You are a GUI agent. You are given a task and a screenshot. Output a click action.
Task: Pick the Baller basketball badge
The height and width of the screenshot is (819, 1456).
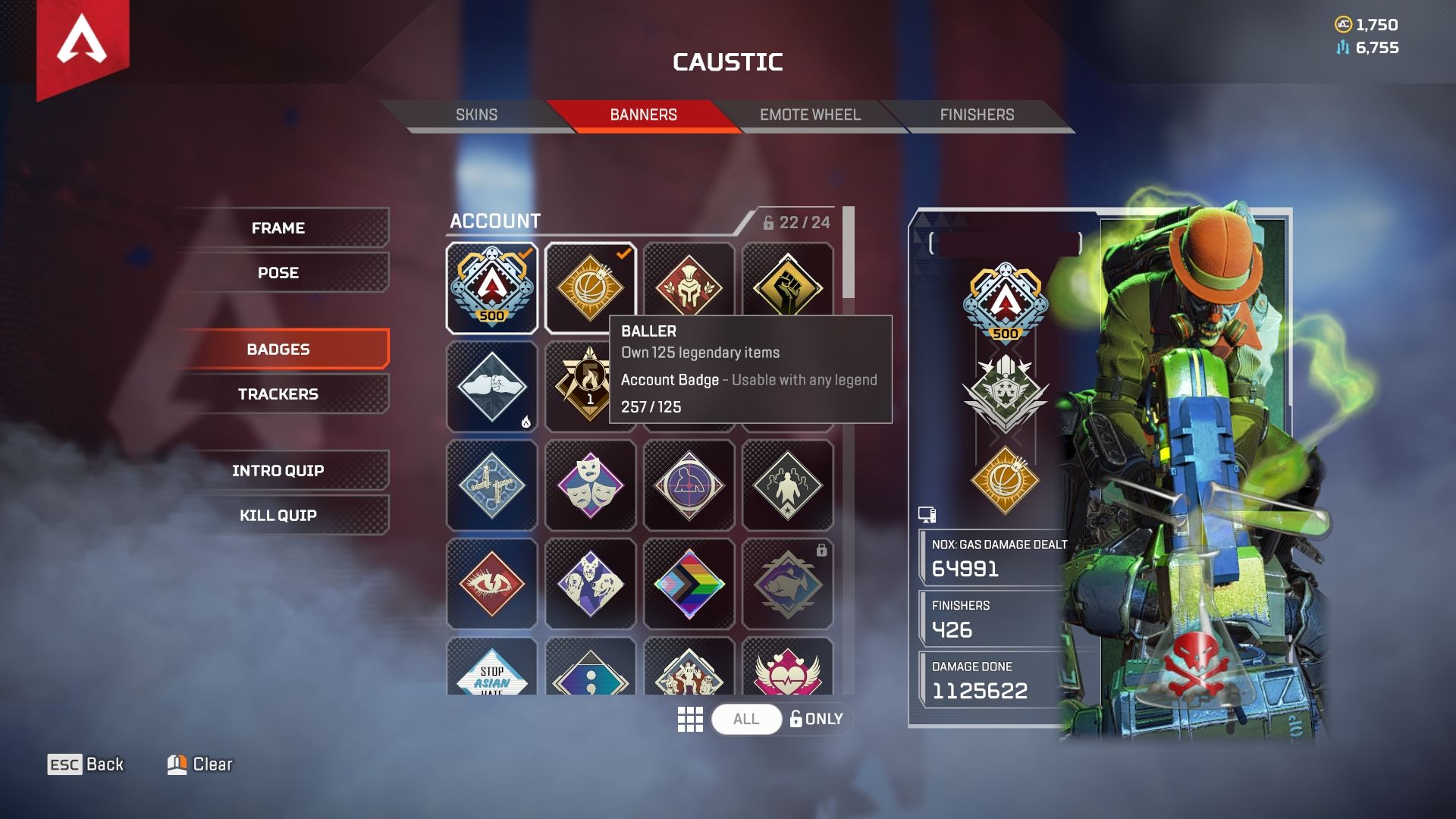tap(590, 288)
